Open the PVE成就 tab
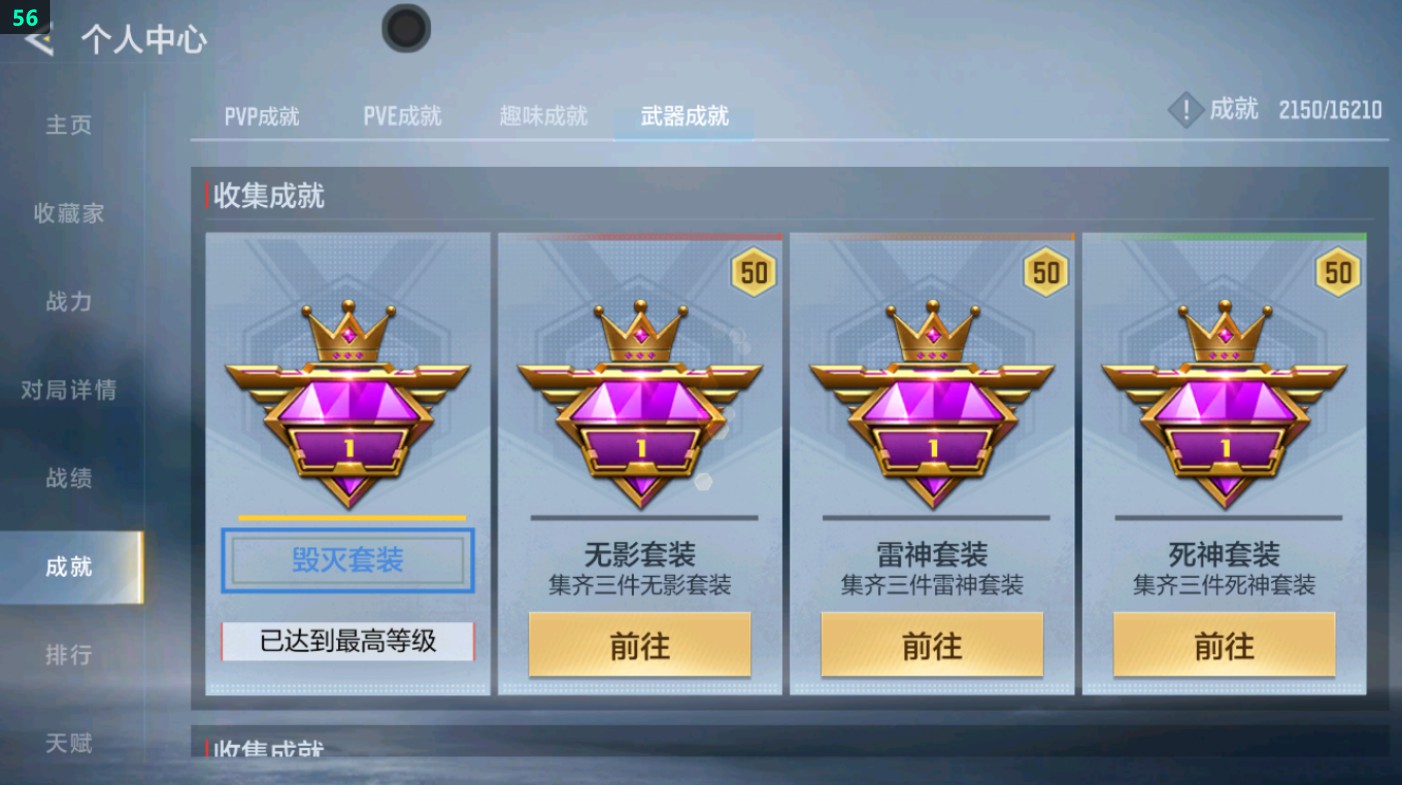This screenshot has height=785, width=1402. coord(402,115)
